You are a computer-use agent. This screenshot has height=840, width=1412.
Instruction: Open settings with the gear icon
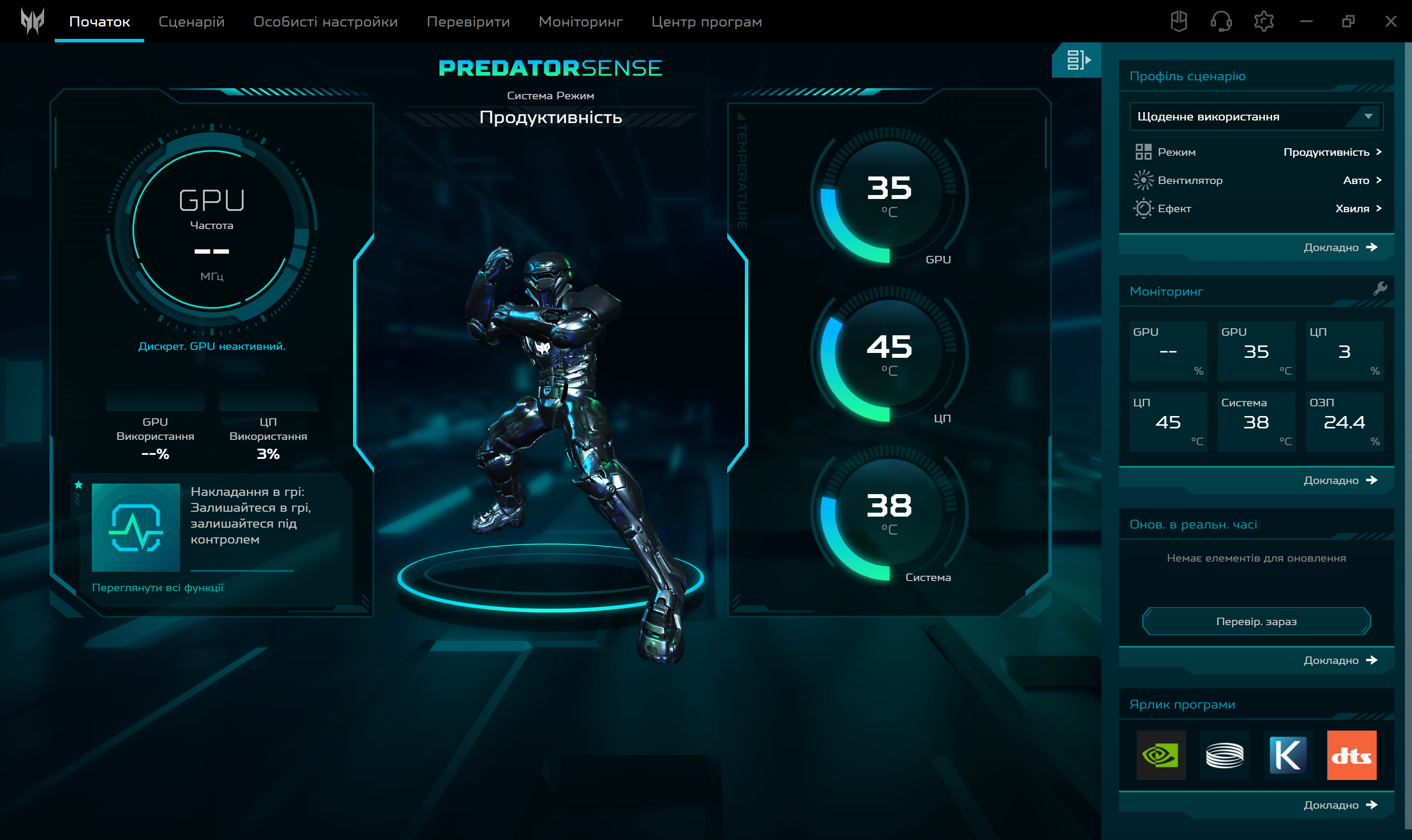click(x=1264, y=21)
